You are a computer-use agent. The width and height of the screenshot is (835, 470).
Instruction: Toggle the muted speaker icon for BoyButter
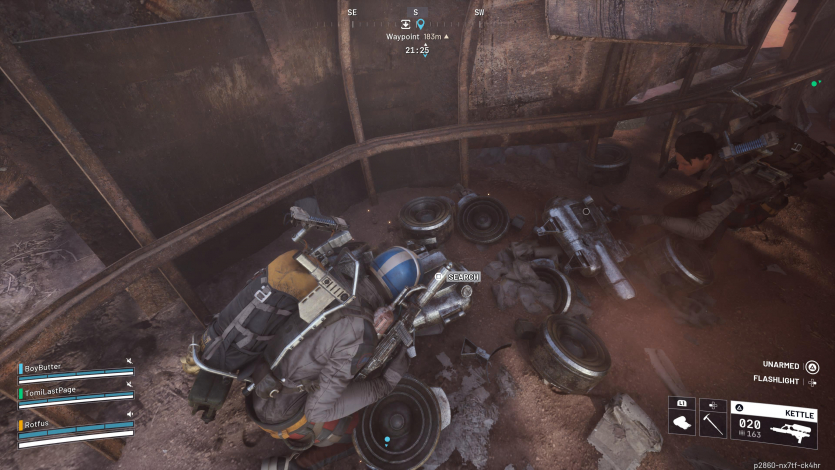pyautogui.click(x=129, y=360)
